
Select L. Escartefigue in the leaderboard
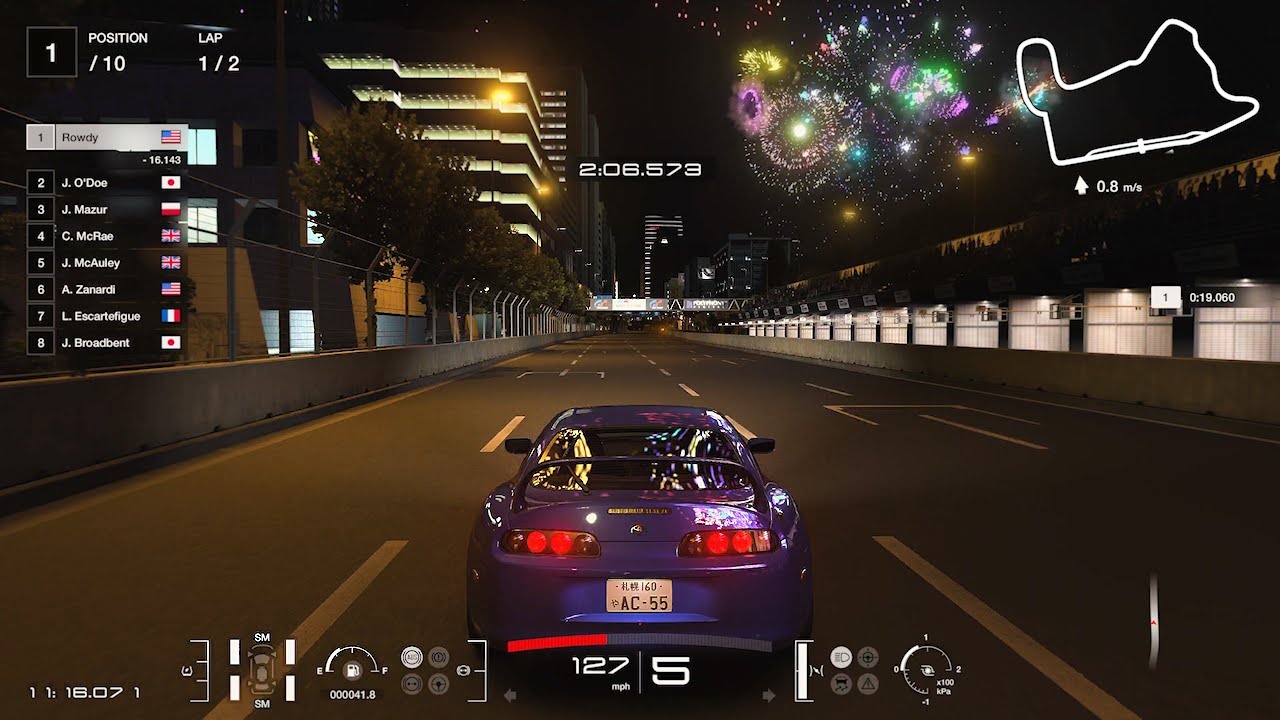(x=107, y=316)
